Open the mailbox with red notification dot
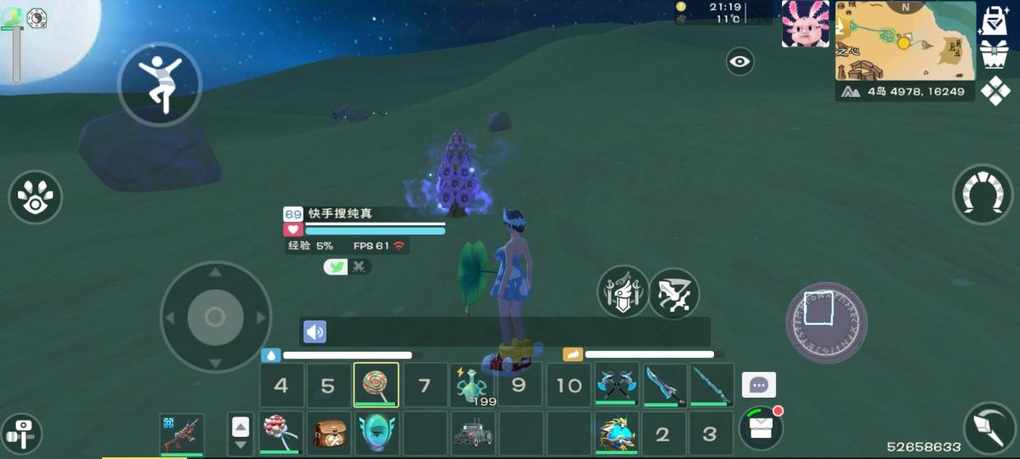This screenshot has height=459, width=1020. (761, 428)
